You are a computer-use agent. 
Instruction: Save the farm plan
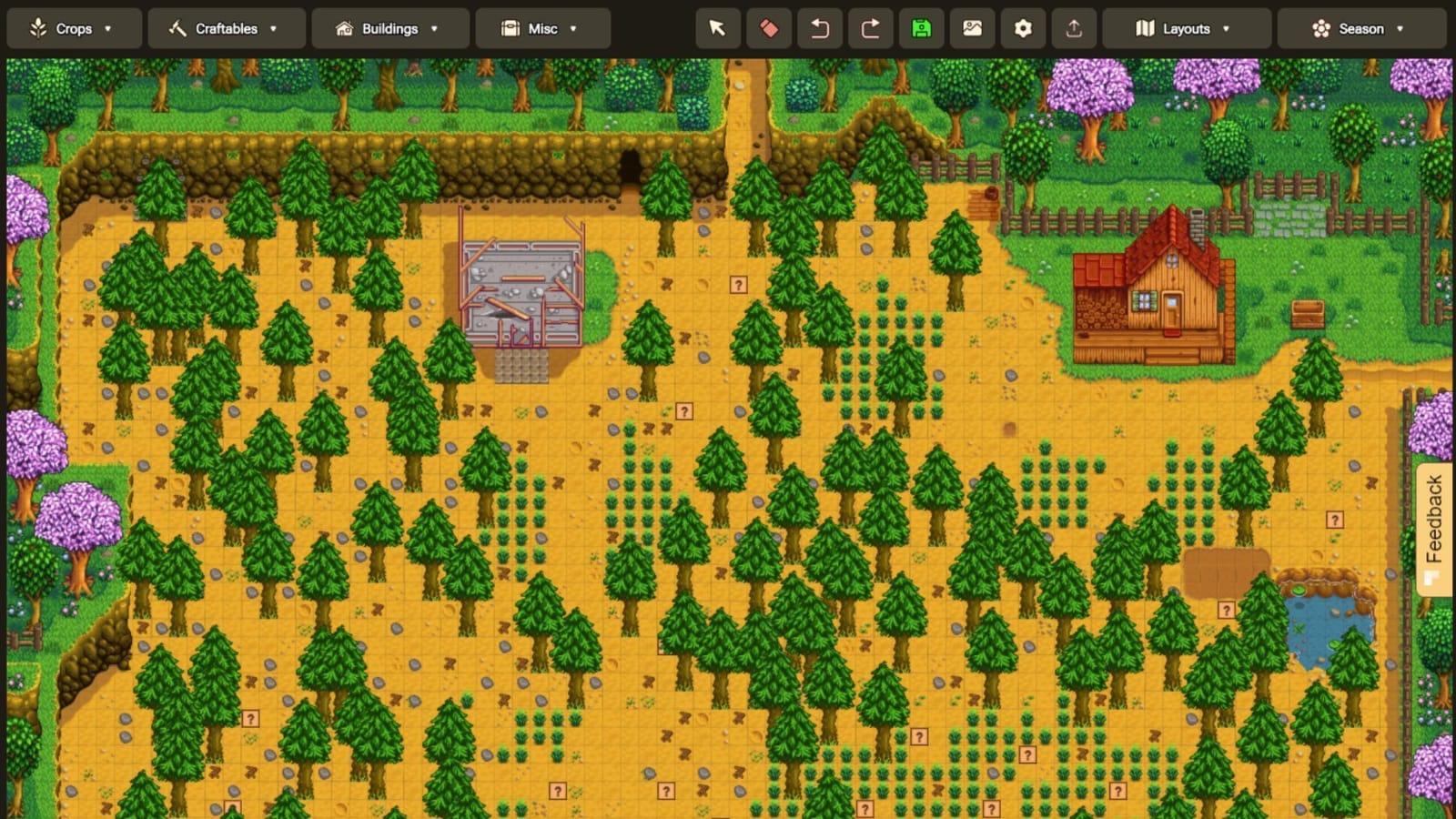(922, 28)
